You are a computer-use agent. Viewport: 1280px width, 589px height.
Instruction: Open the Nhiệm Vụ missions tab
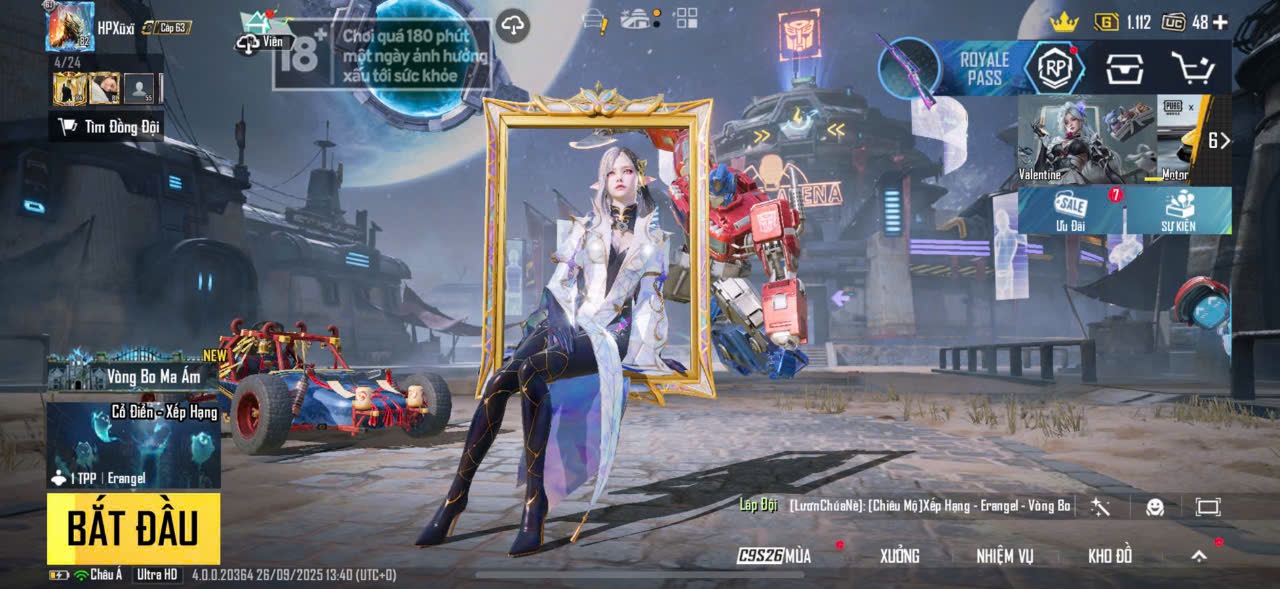pyautogui.click(x=1005, y=556)
